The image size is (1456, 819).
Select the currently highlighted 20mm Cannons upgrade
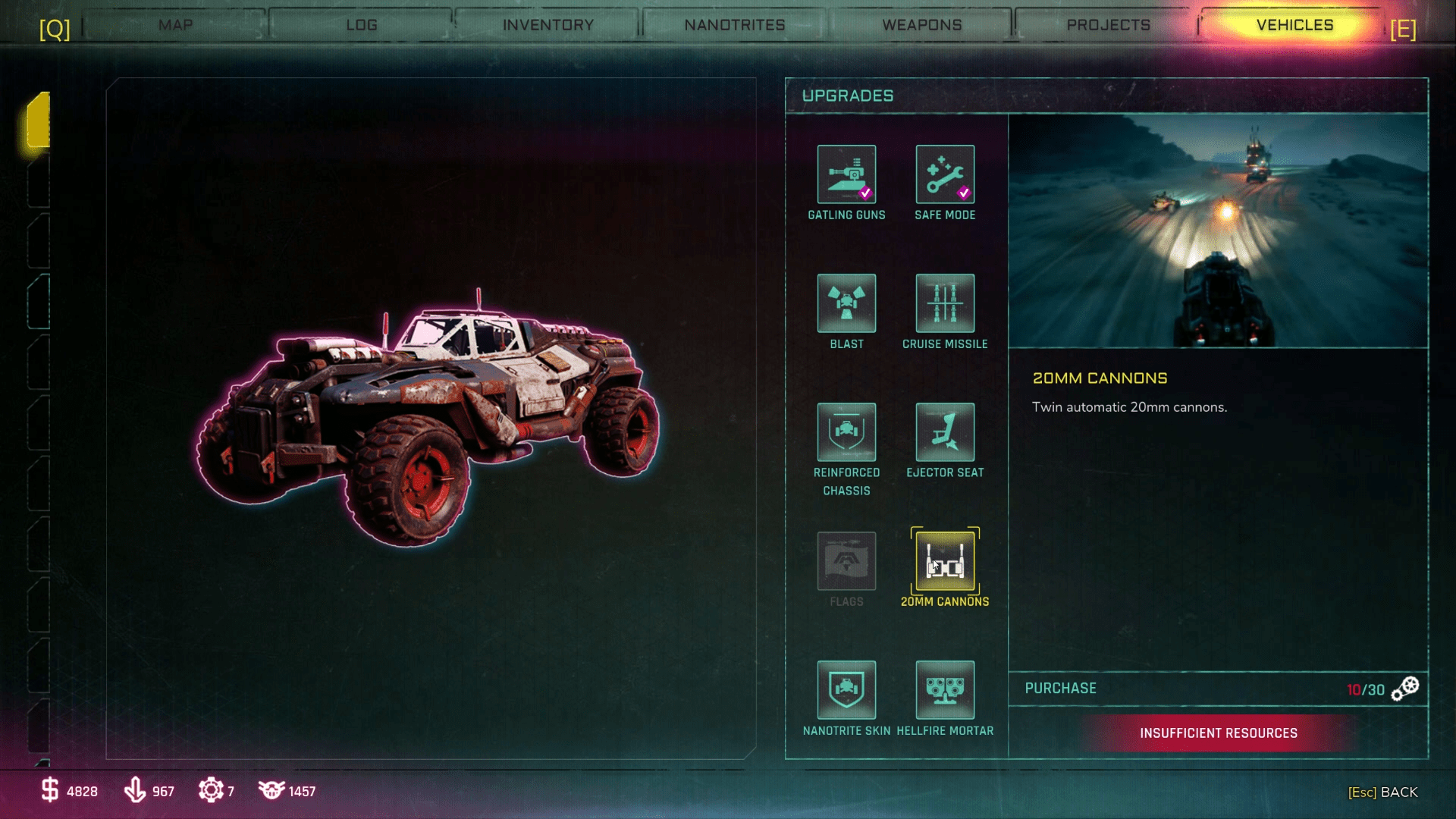945,561
